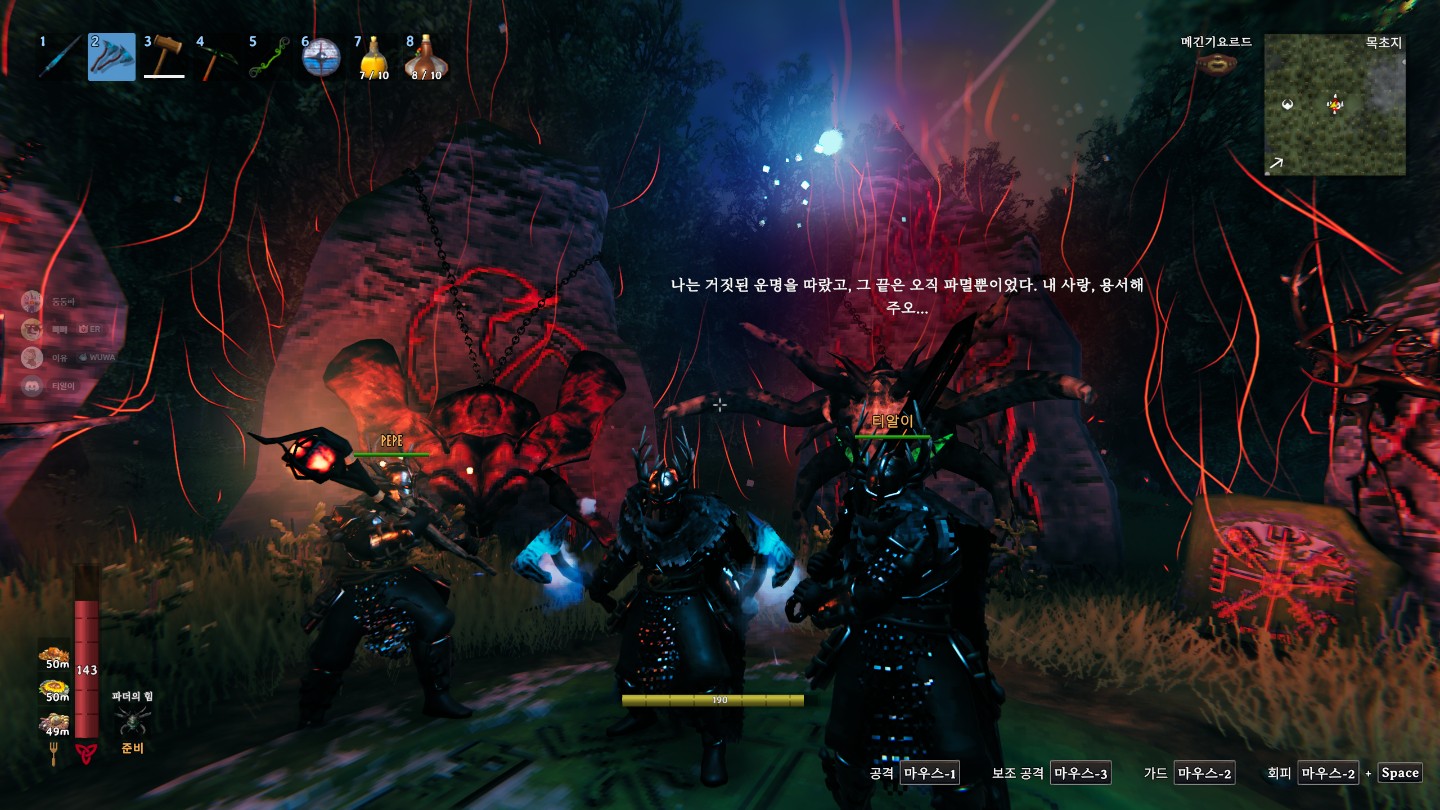This screenshot has width=1440, height=810.
Task: Activate the 파더의 힘 forsaken power icon
Action: (131, 723)
